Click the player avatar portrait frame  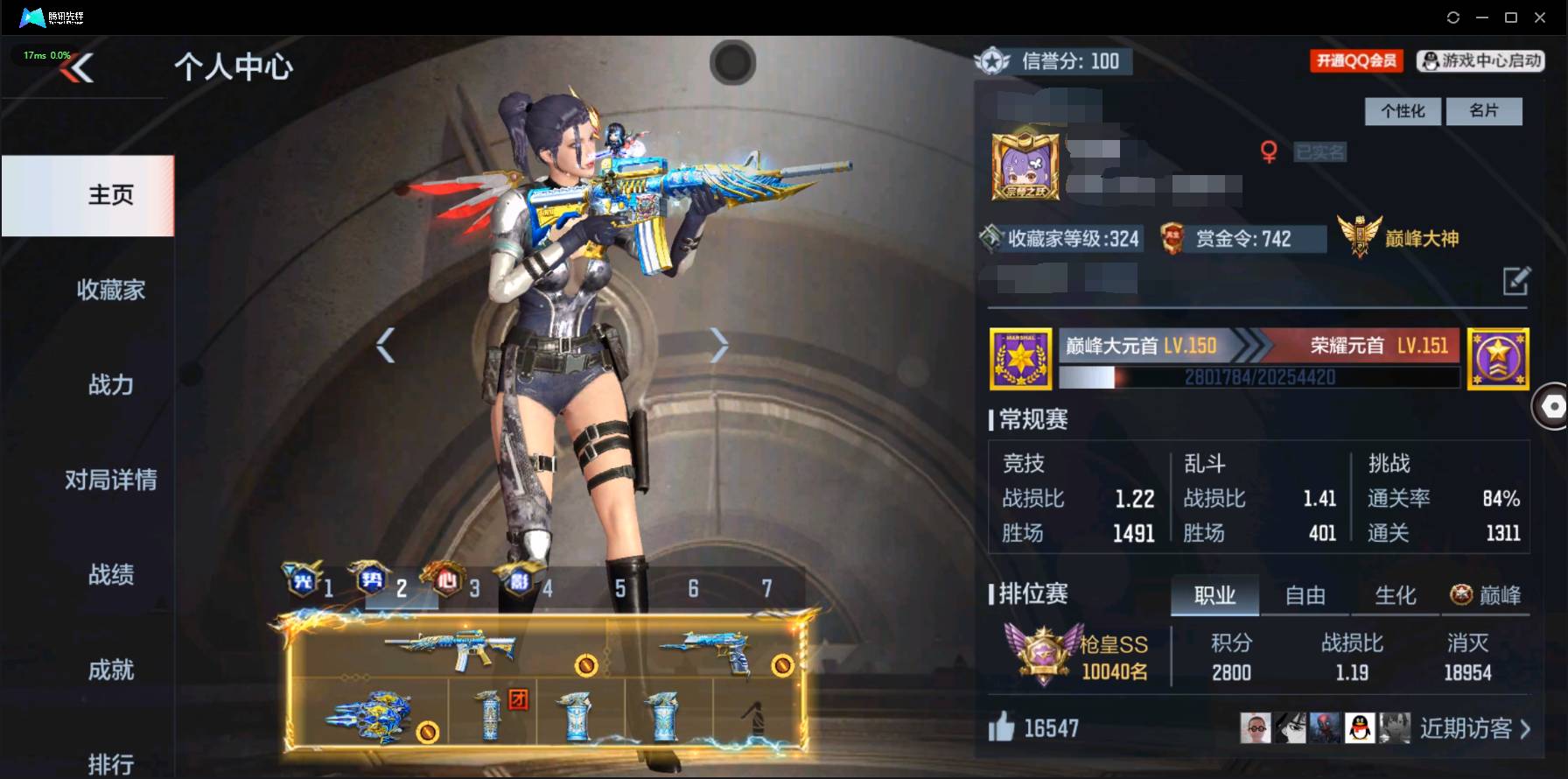[x=1025, y=166]
